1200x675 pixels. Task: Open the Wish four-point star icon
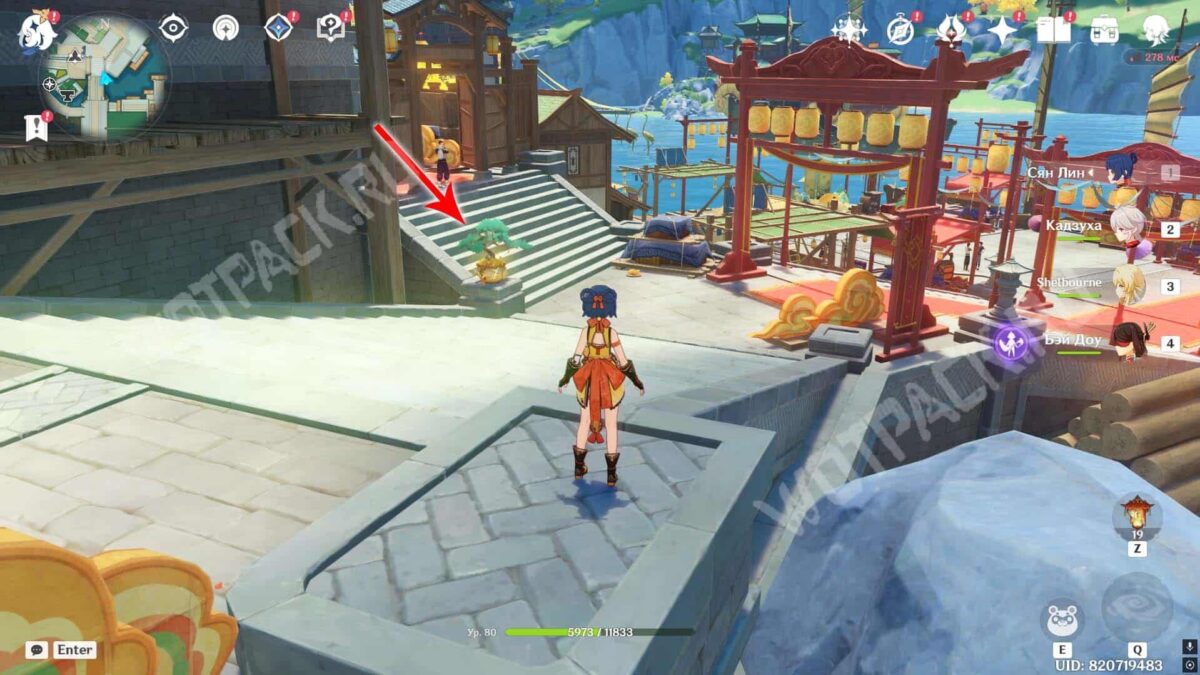pos(1001,30)
